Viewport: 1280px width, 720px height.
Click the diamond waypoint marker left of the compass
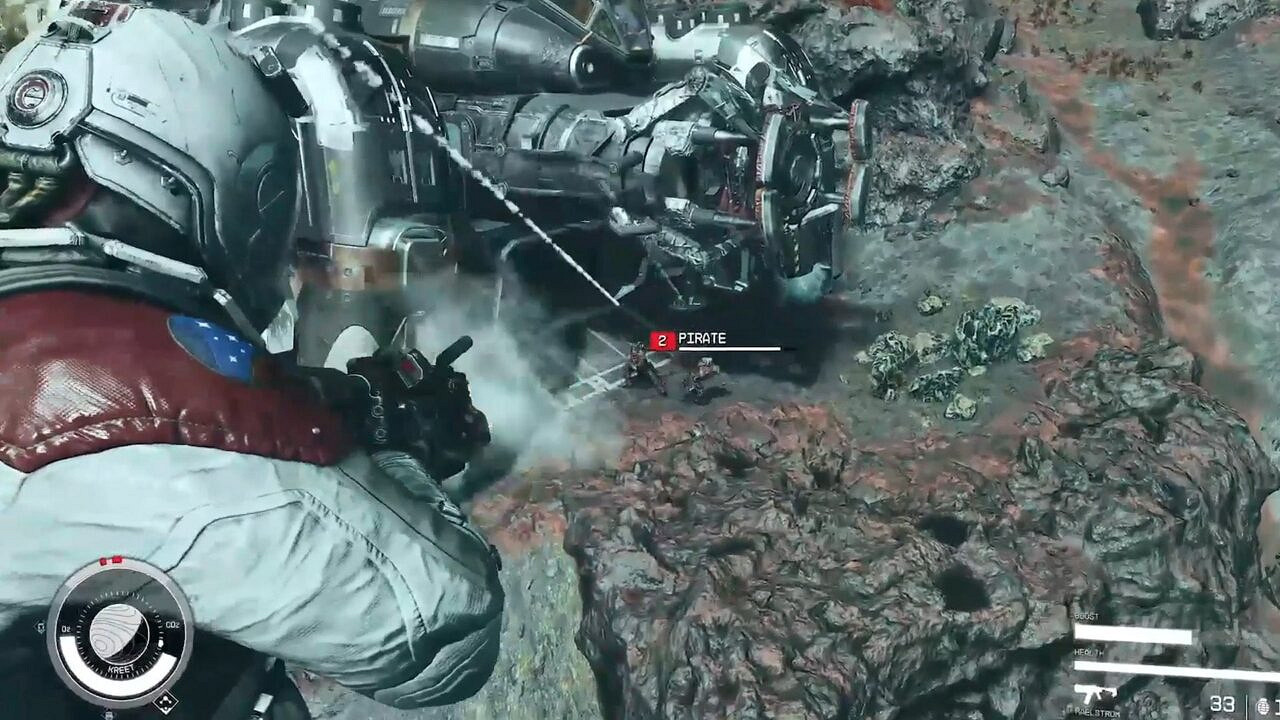[40, 626]
